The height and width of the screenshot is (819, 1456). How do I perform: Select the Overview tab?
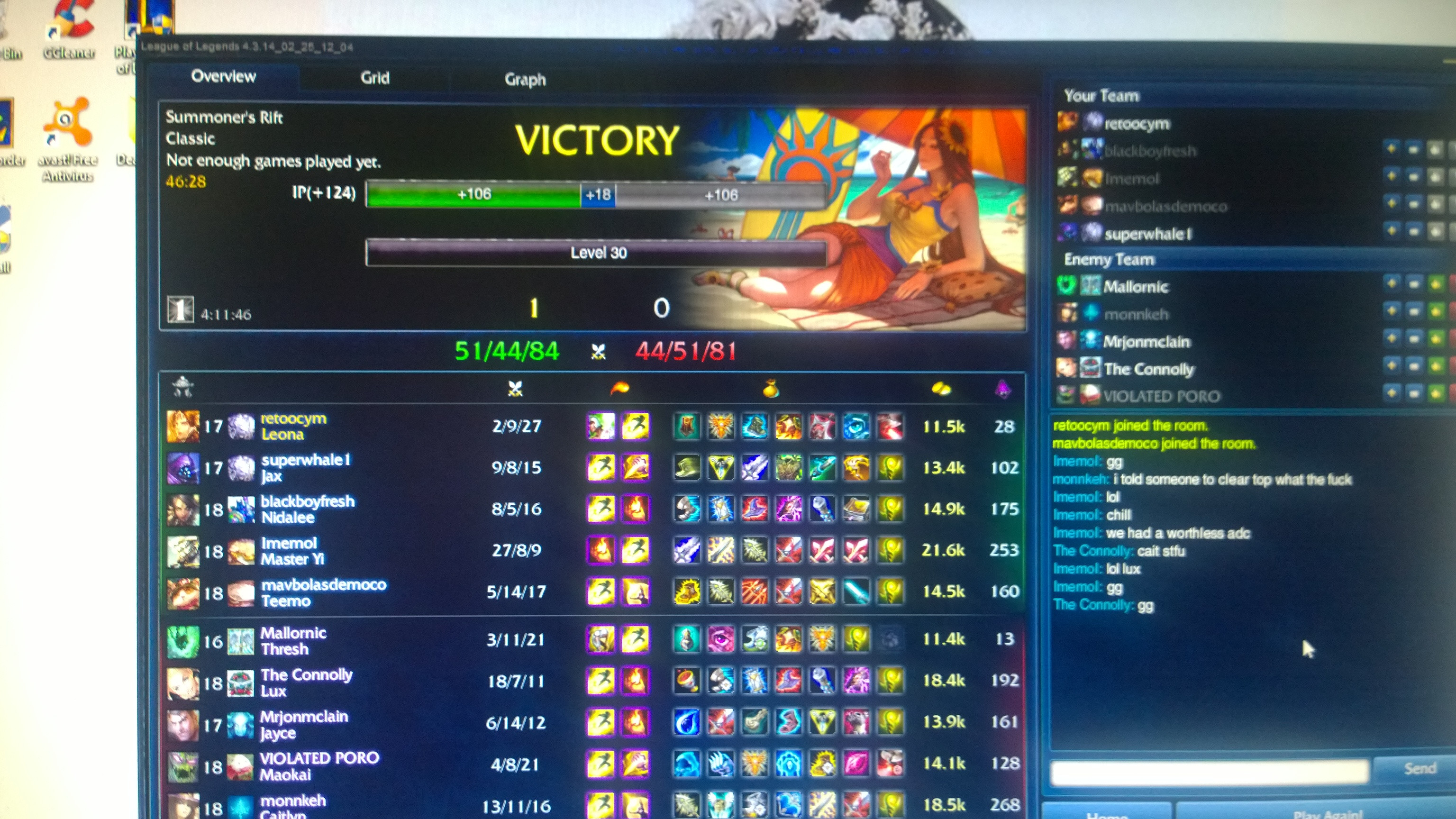click(223, 76)
